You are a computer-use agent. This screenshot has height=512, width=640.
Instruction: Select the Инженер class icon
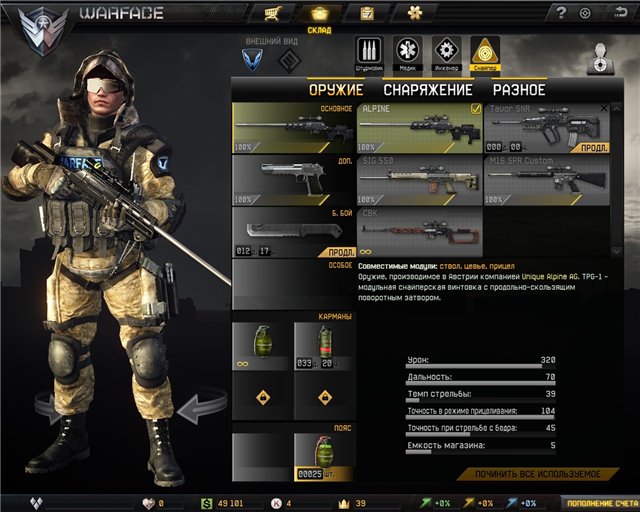coord(446,52)
